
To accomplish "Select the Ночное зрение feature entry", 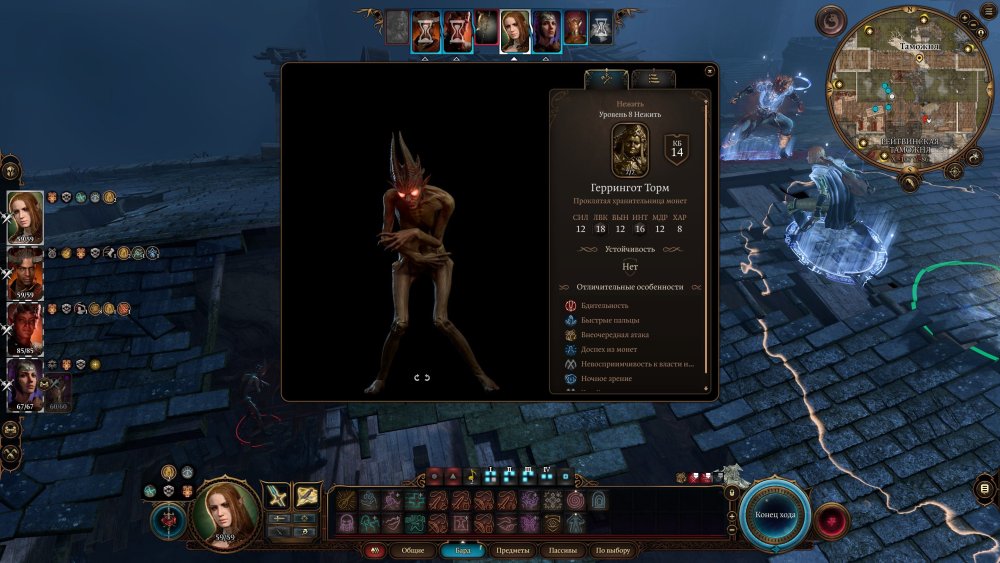I will pyautogui.click(x=606, y=379).
